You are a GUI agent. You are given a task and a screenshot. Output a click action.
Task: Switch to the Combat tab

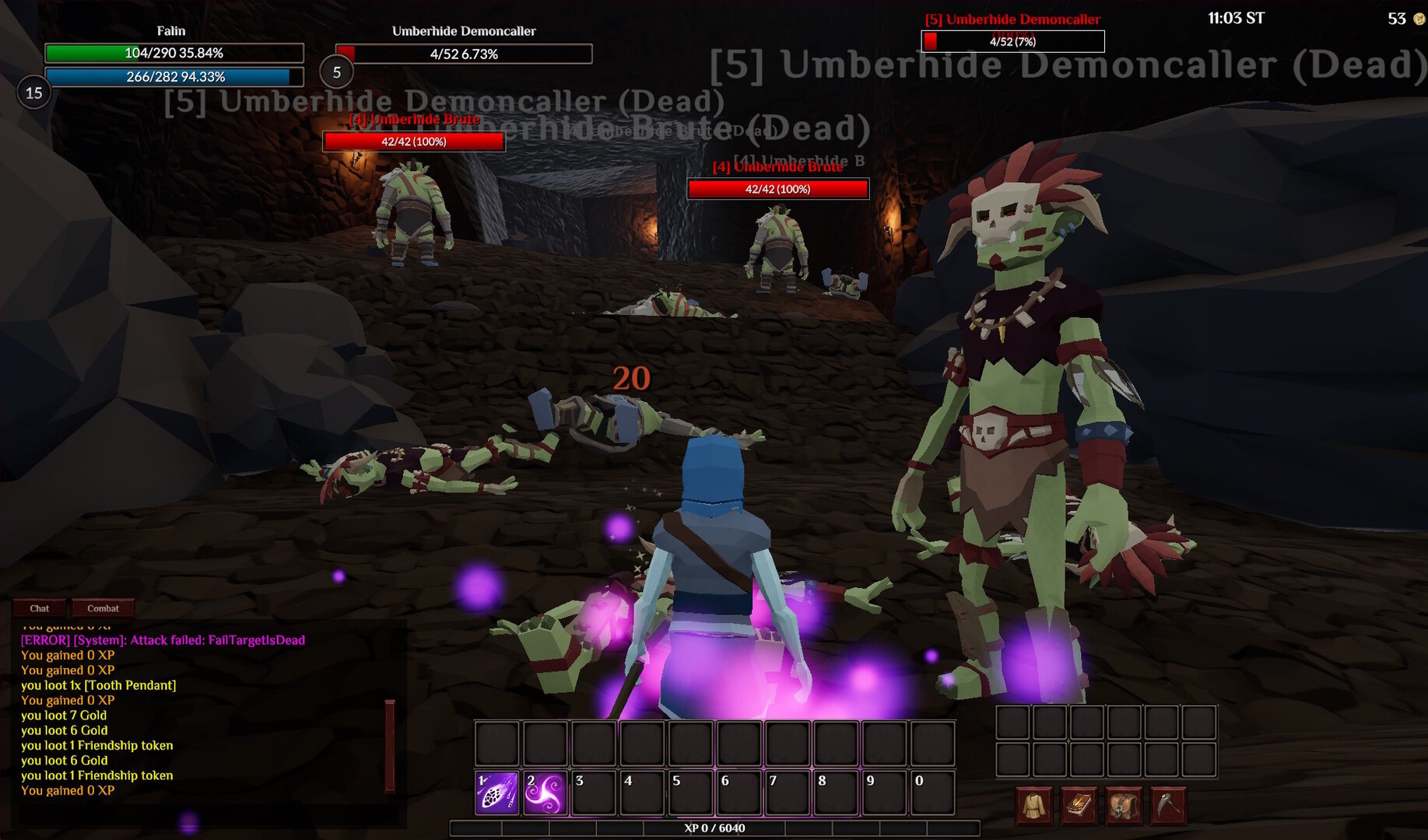click(104, 608)
